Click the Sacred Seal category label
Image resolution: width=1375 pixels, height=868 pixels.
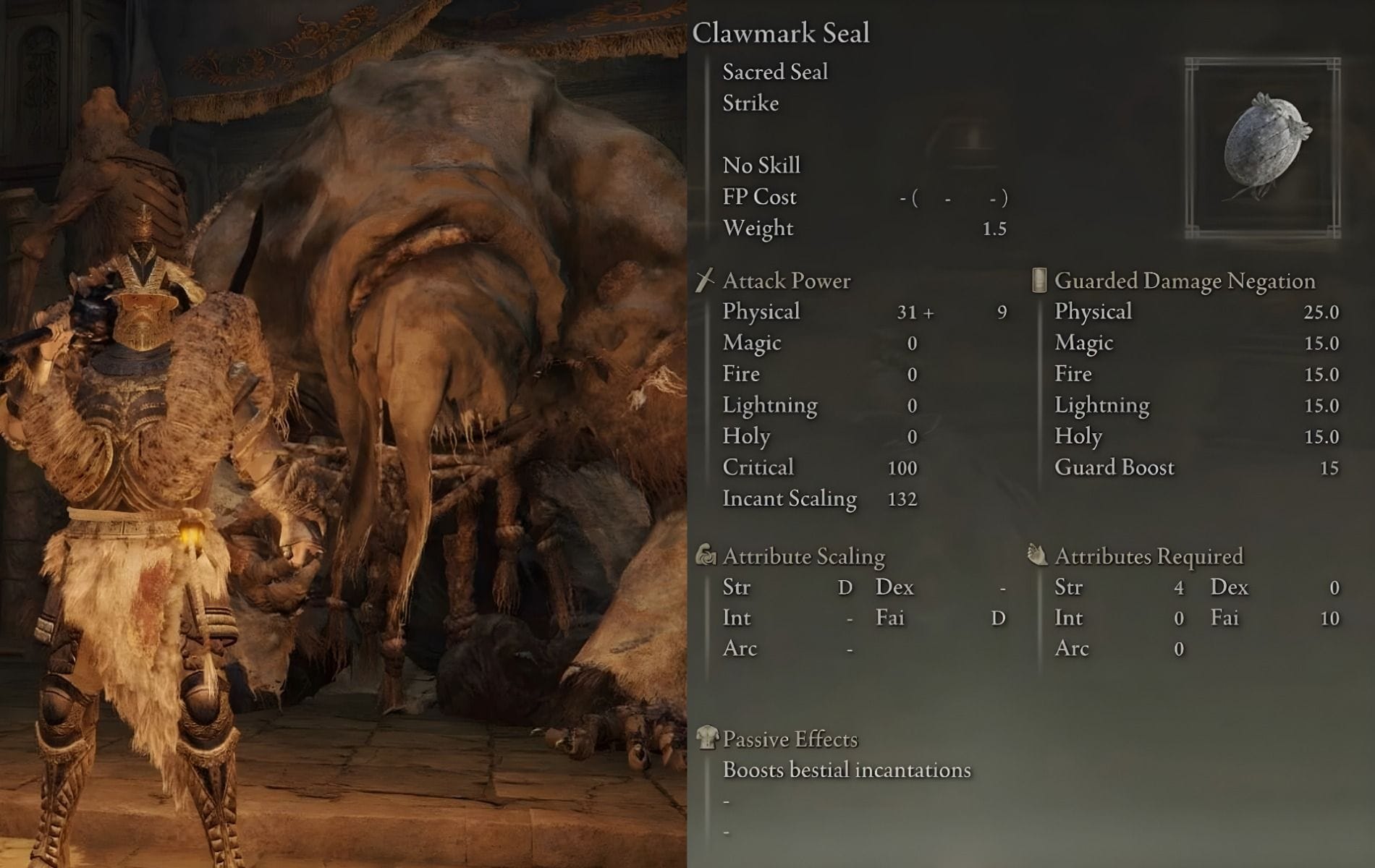pos(772,71)
